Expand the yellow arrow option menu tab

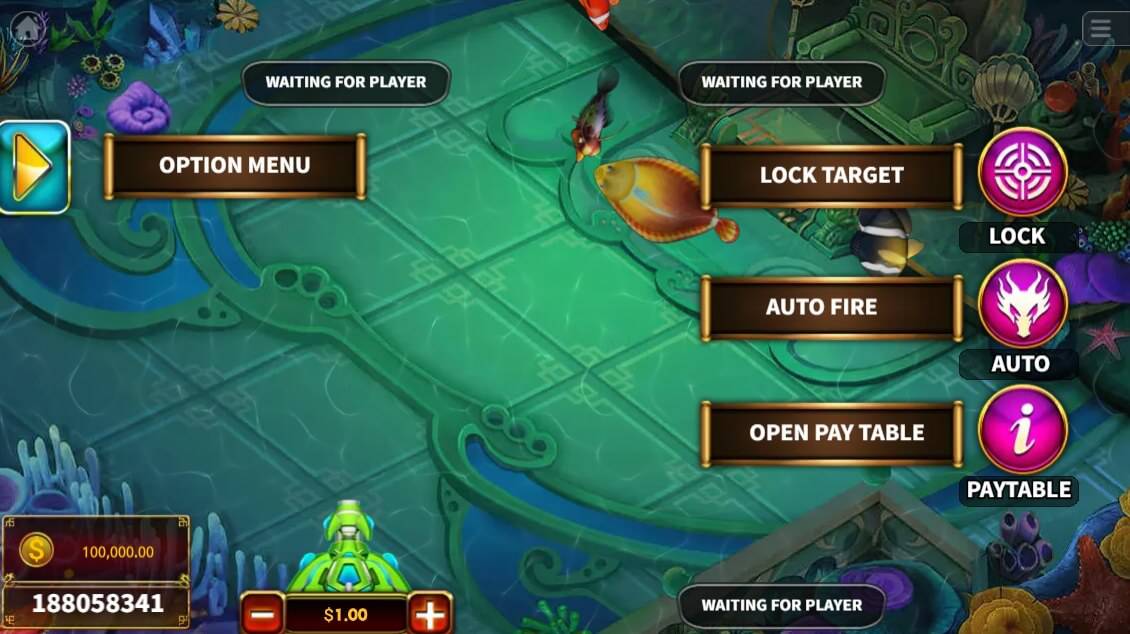34,167
